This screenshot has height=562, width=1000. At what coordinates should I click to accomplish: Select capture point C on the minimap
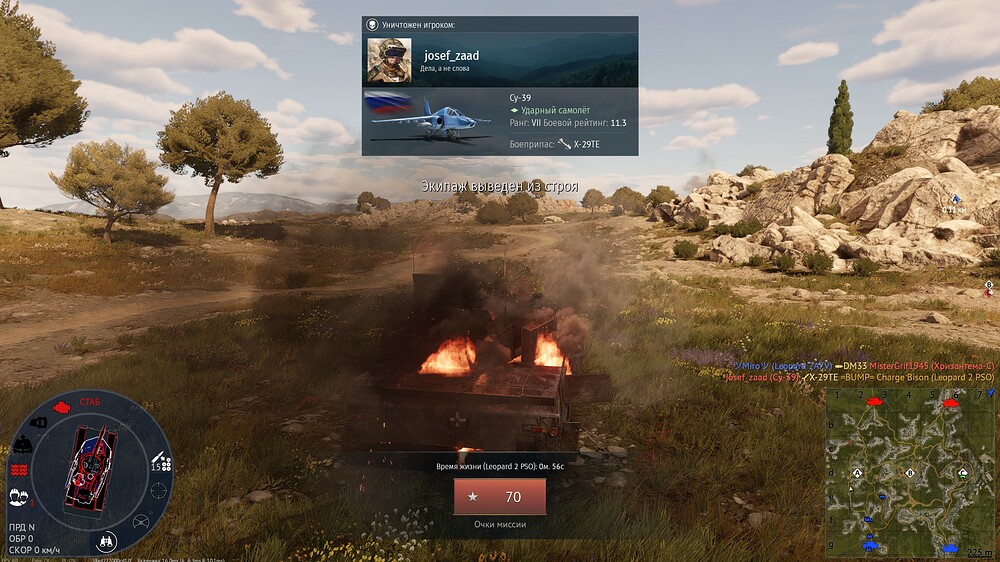pos(963,472)
